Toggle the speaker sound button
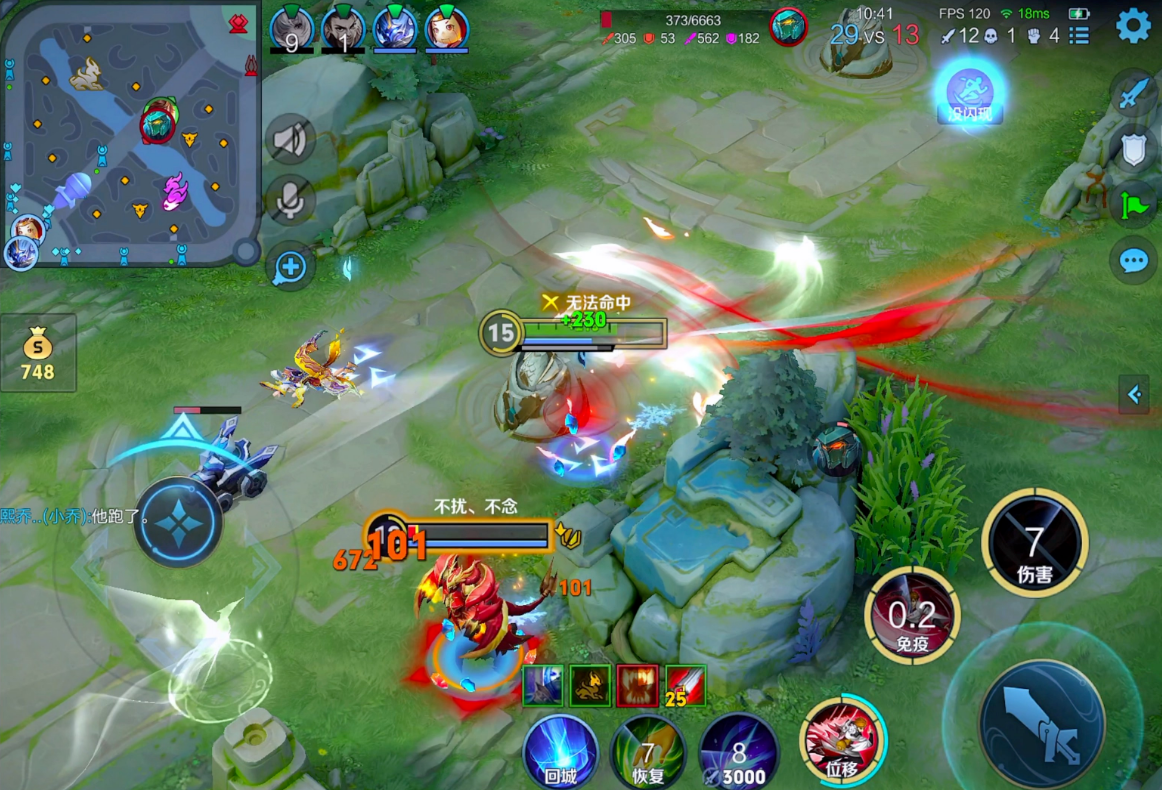The image size is (1162, 790). point(290,140)
